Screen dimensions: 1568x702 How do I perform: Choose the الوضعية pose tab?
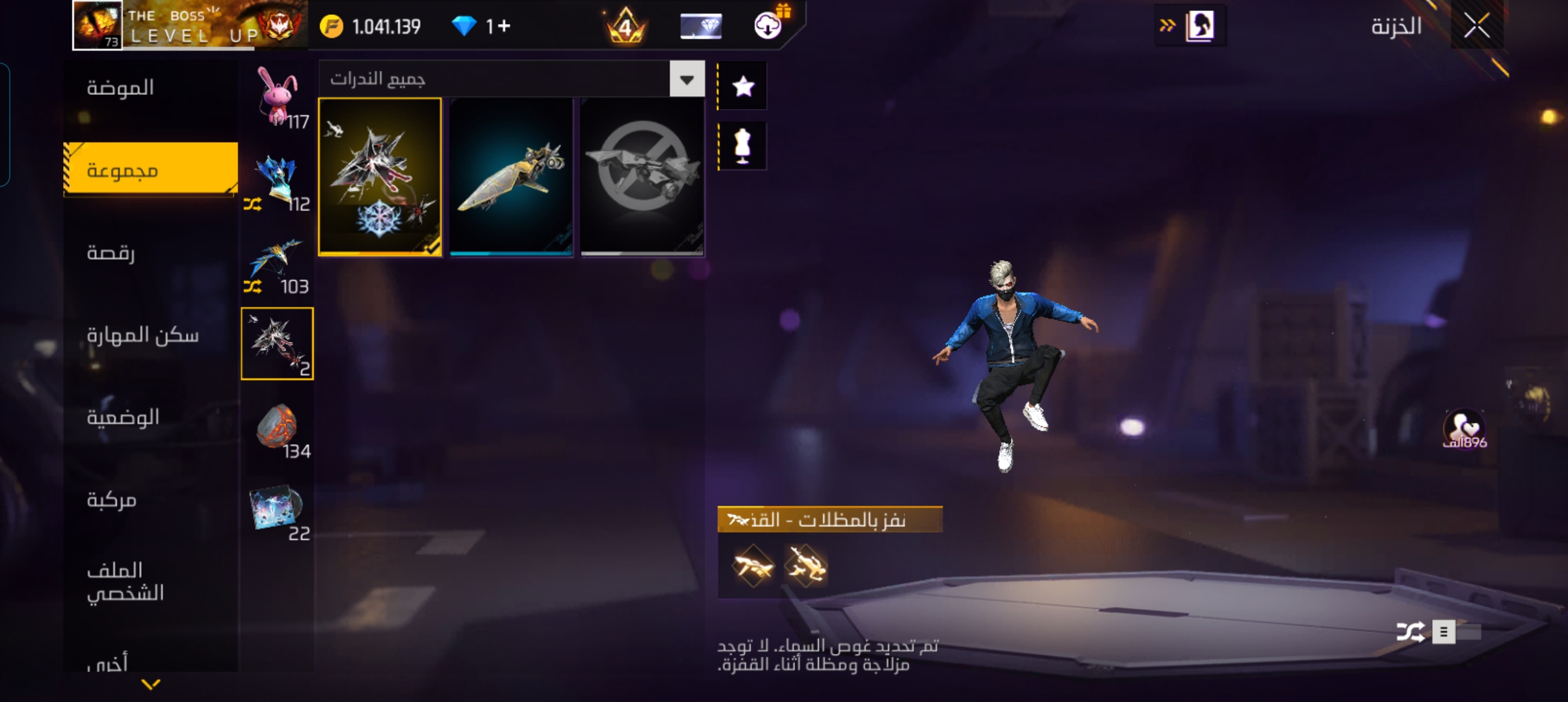coord(124,417)
